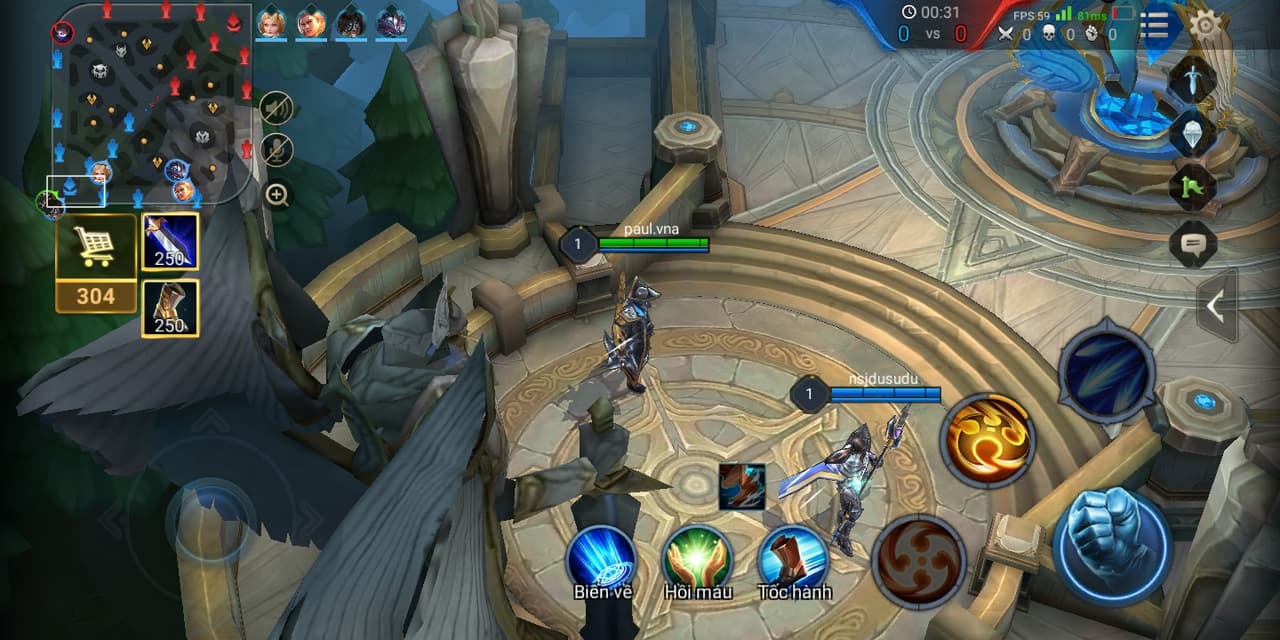Image resolution: width=1280 pixels, height=640 pixels.
Task: Toggle the muted speaker icon
Action: point(277,107)
